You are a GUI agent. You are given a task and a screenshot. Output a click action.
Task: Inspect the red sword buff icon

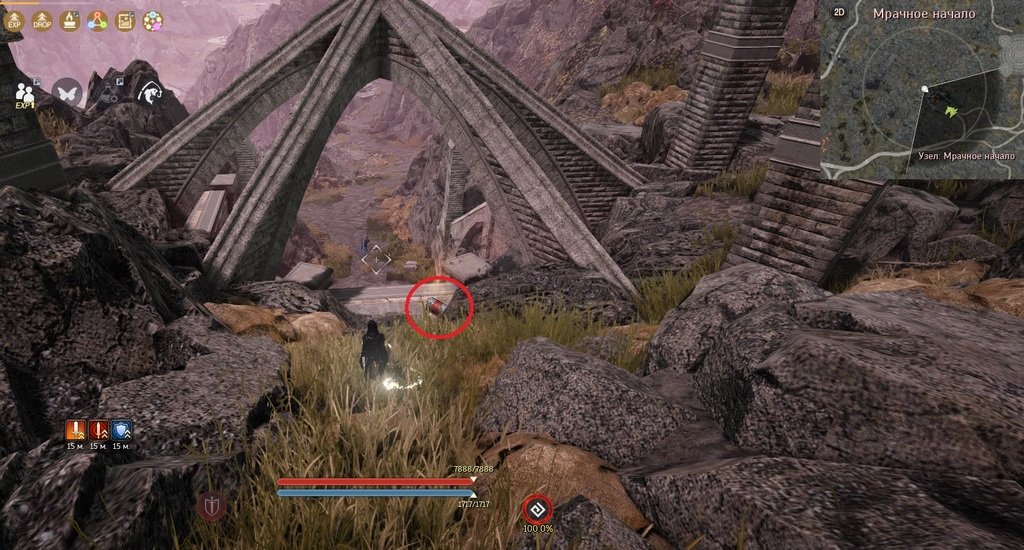pyautogui.click(x=98, y=430)
